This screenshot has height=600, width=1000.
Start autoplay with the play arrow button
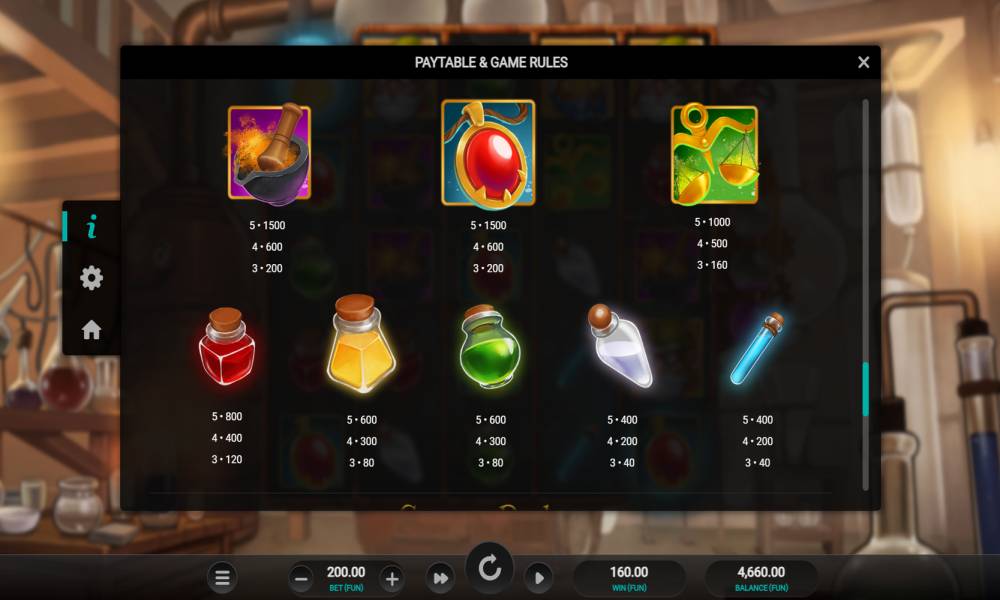[x=538, y=577]
